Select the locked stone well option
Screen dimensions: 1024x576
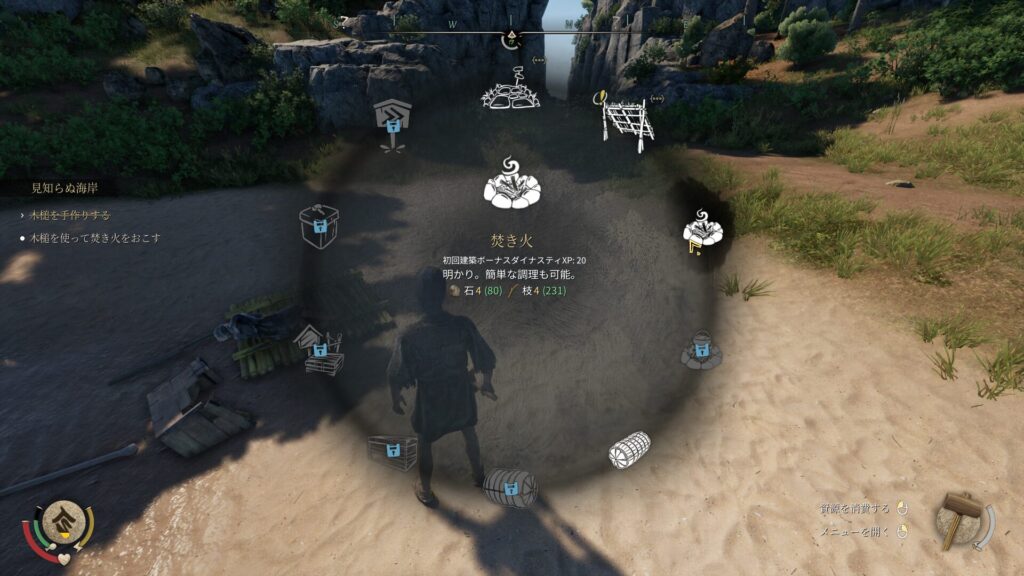coord(699,349)
